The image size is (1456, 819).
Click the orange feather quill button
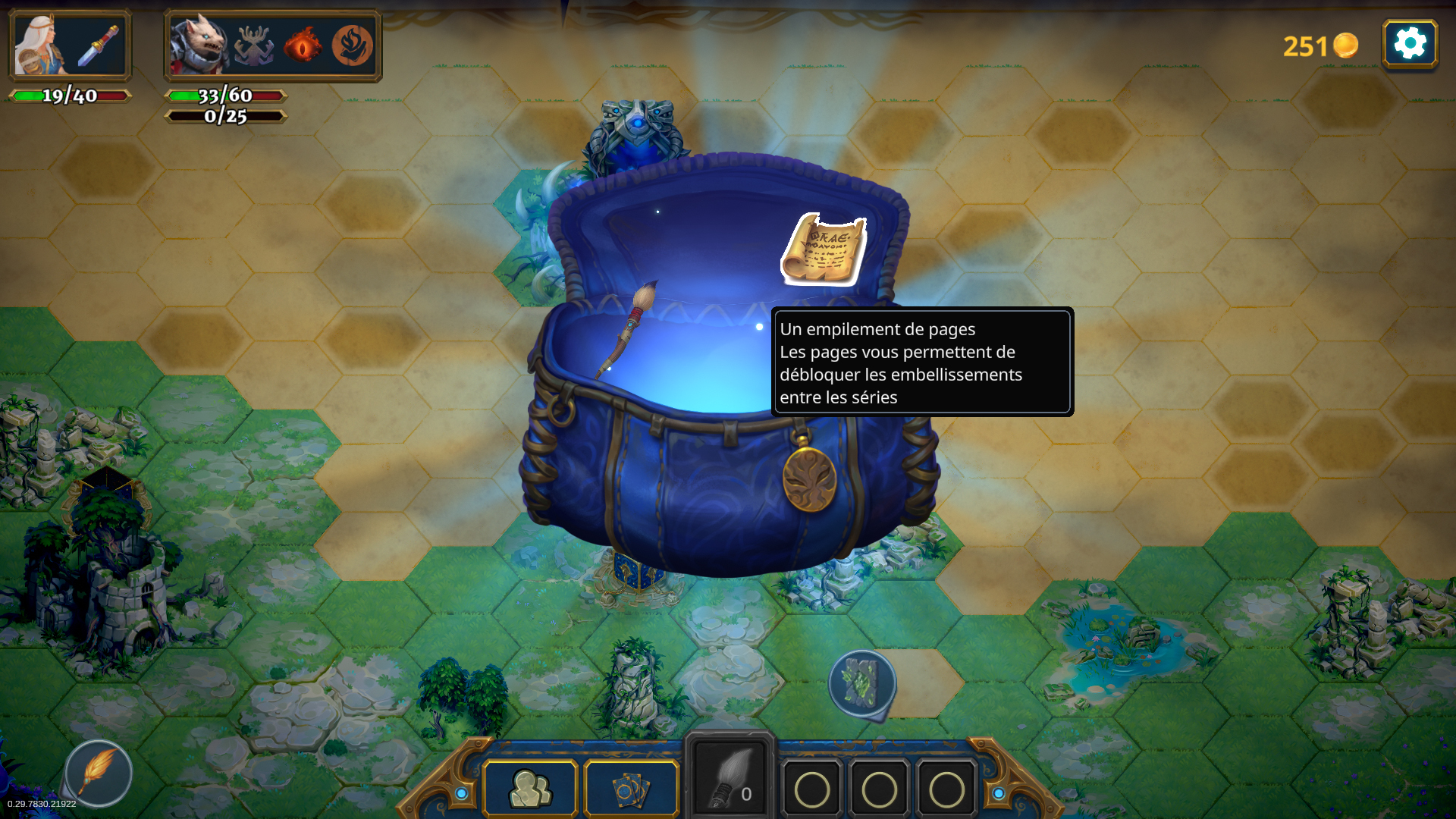click(x=99, y=773)
